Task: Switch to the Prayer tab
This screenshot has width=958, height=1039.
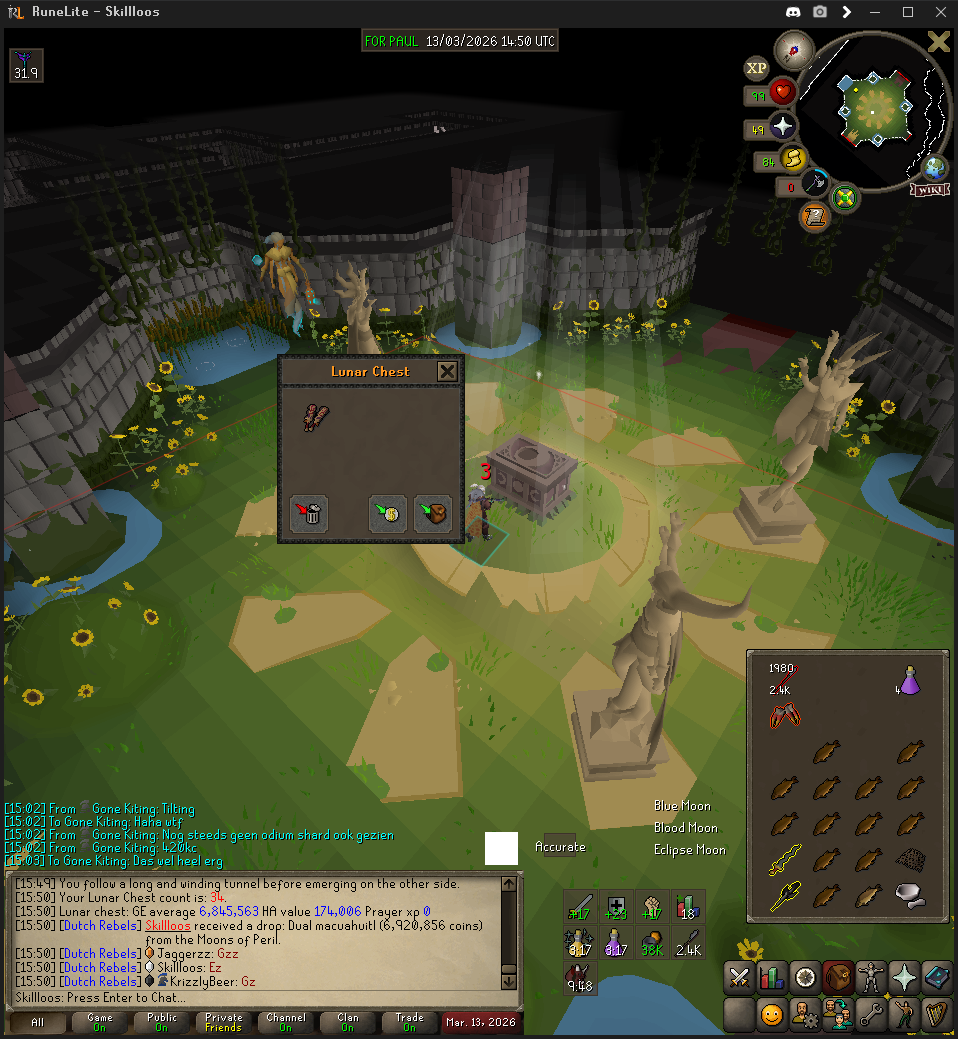Action: 903,977
